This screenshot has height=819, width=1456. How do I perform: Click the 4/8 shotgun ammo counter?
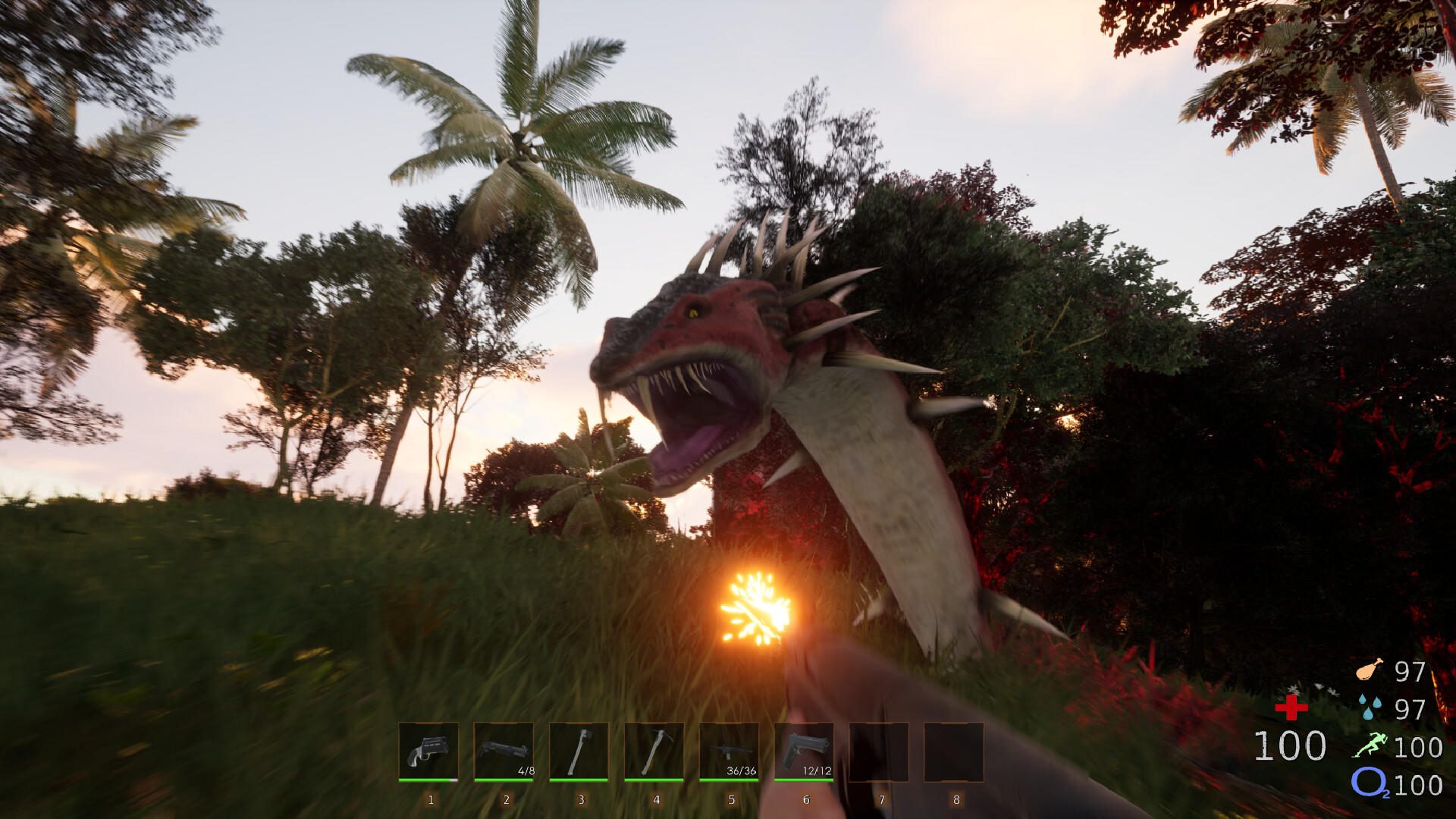click(526, 770)
